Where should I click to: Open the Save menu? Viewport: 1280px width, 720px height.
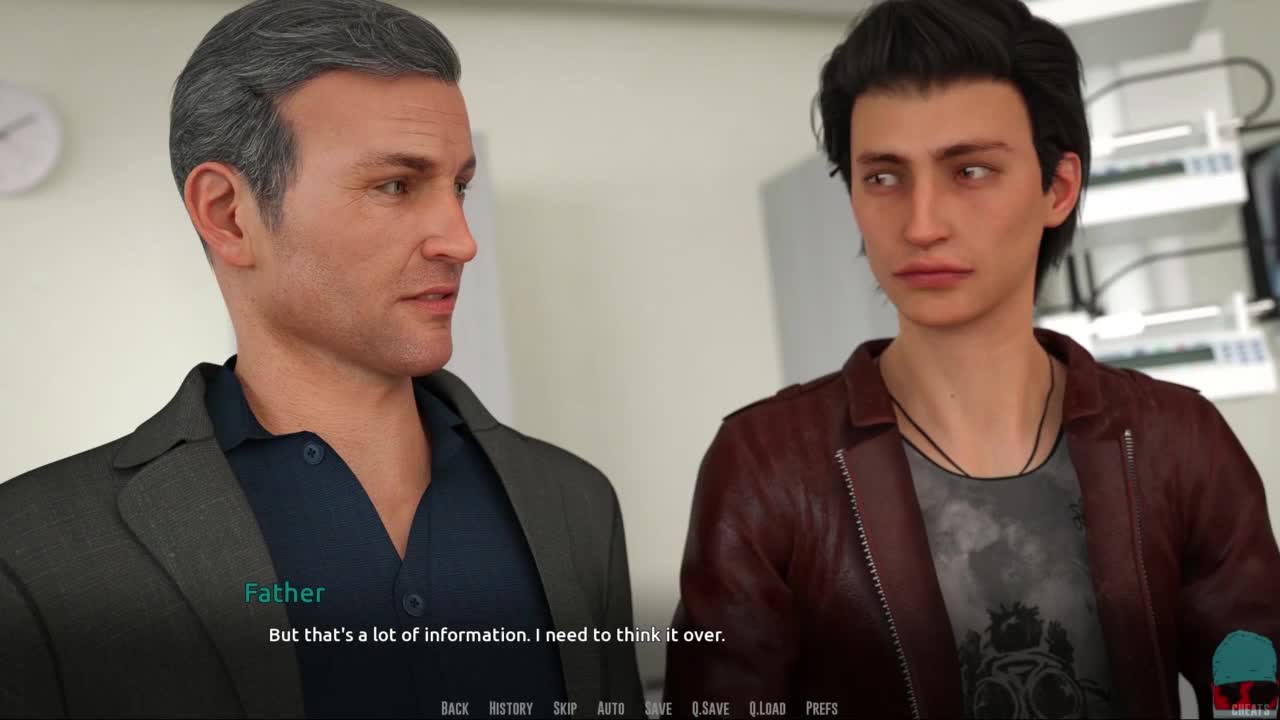point(658,708)
